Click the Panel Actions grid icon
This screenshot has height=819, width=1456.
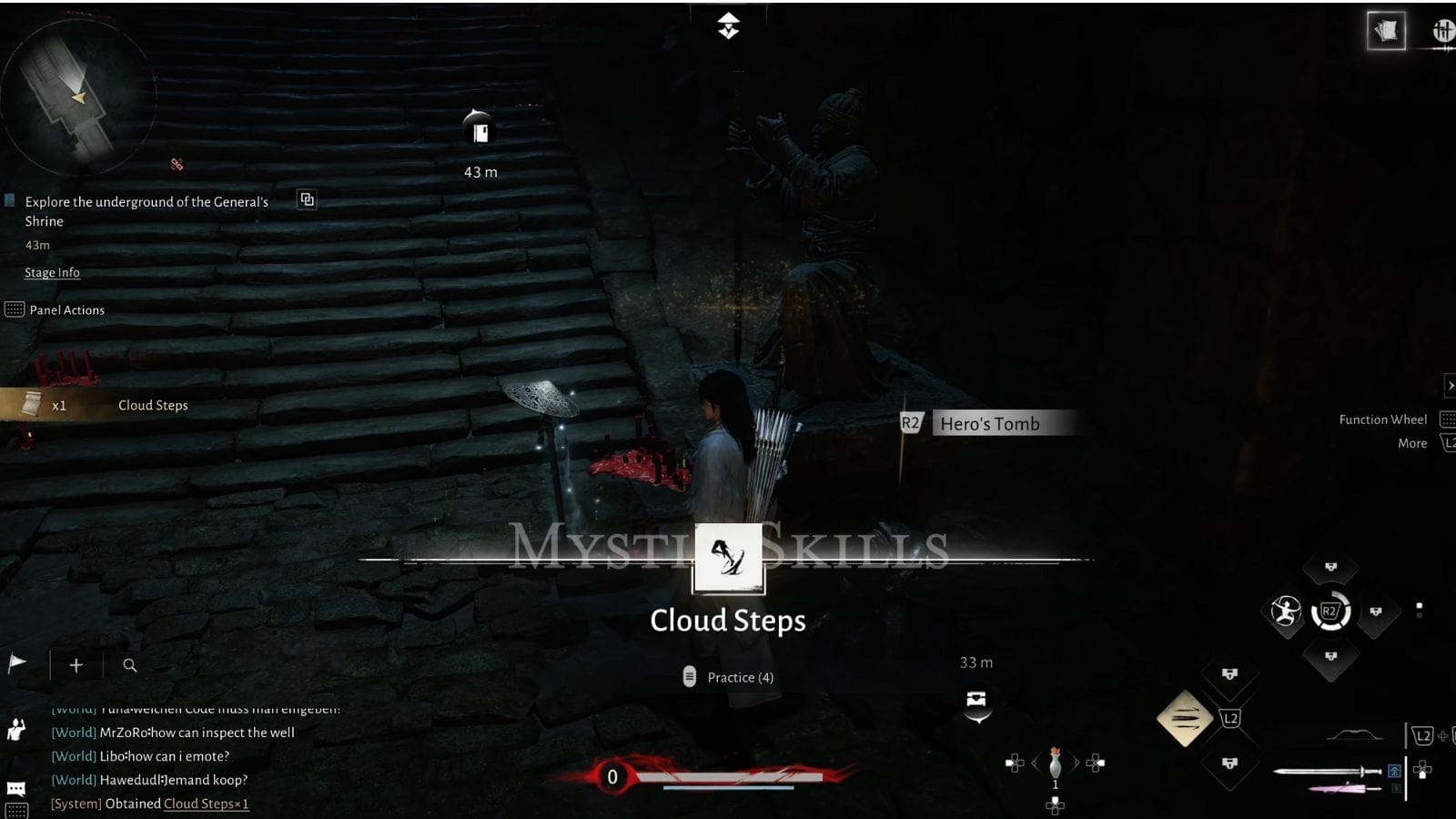pos(15,309)
